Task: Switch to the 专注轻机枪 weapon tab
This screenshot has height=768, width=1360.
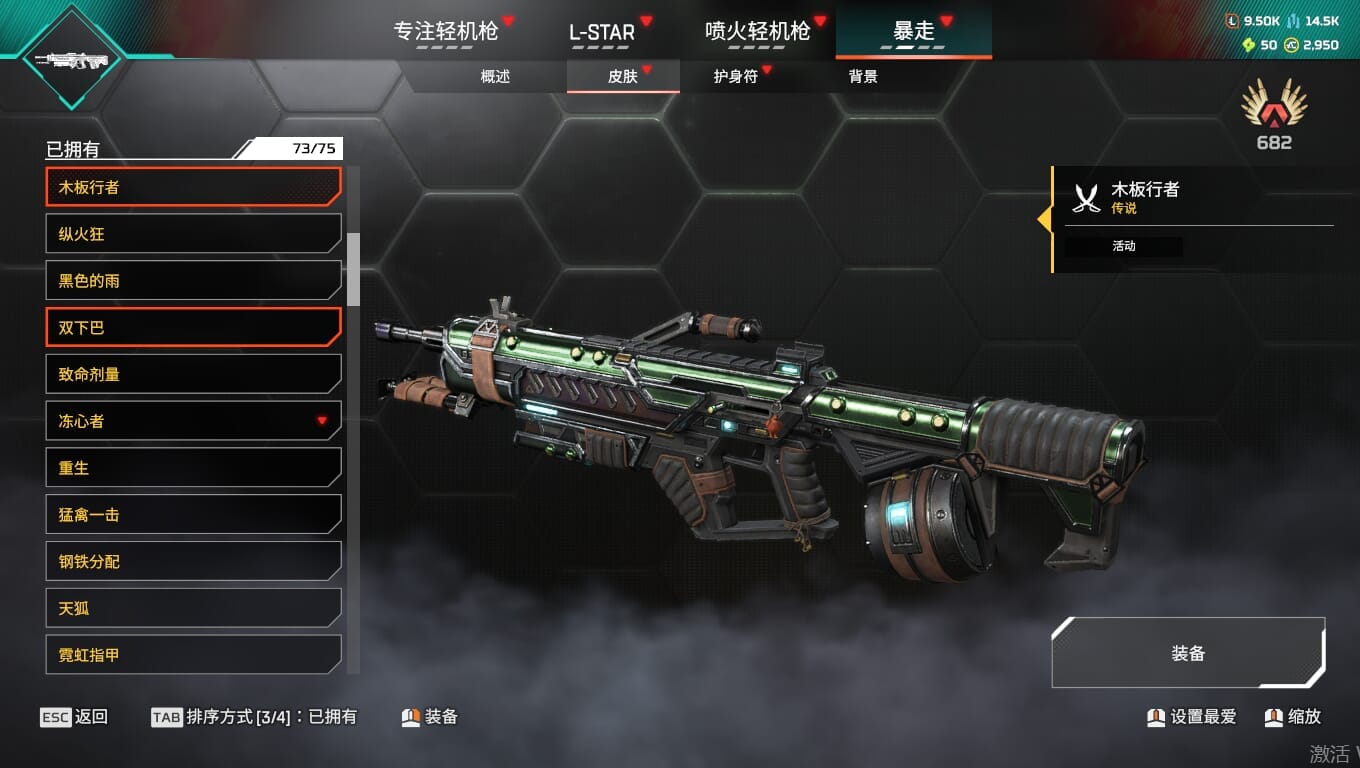Action: pos(446,31)
